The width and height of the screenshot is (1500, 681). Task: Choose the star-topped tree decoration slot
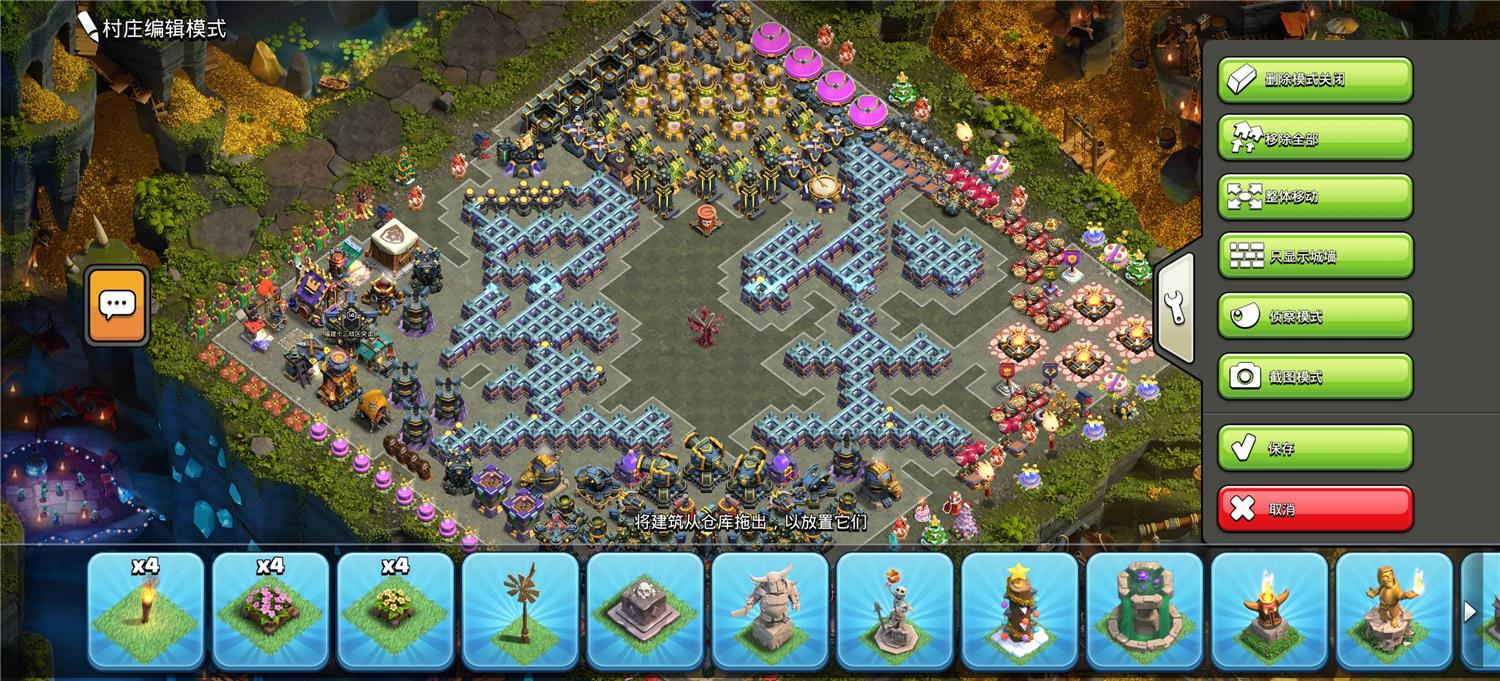coord(1020,610)
